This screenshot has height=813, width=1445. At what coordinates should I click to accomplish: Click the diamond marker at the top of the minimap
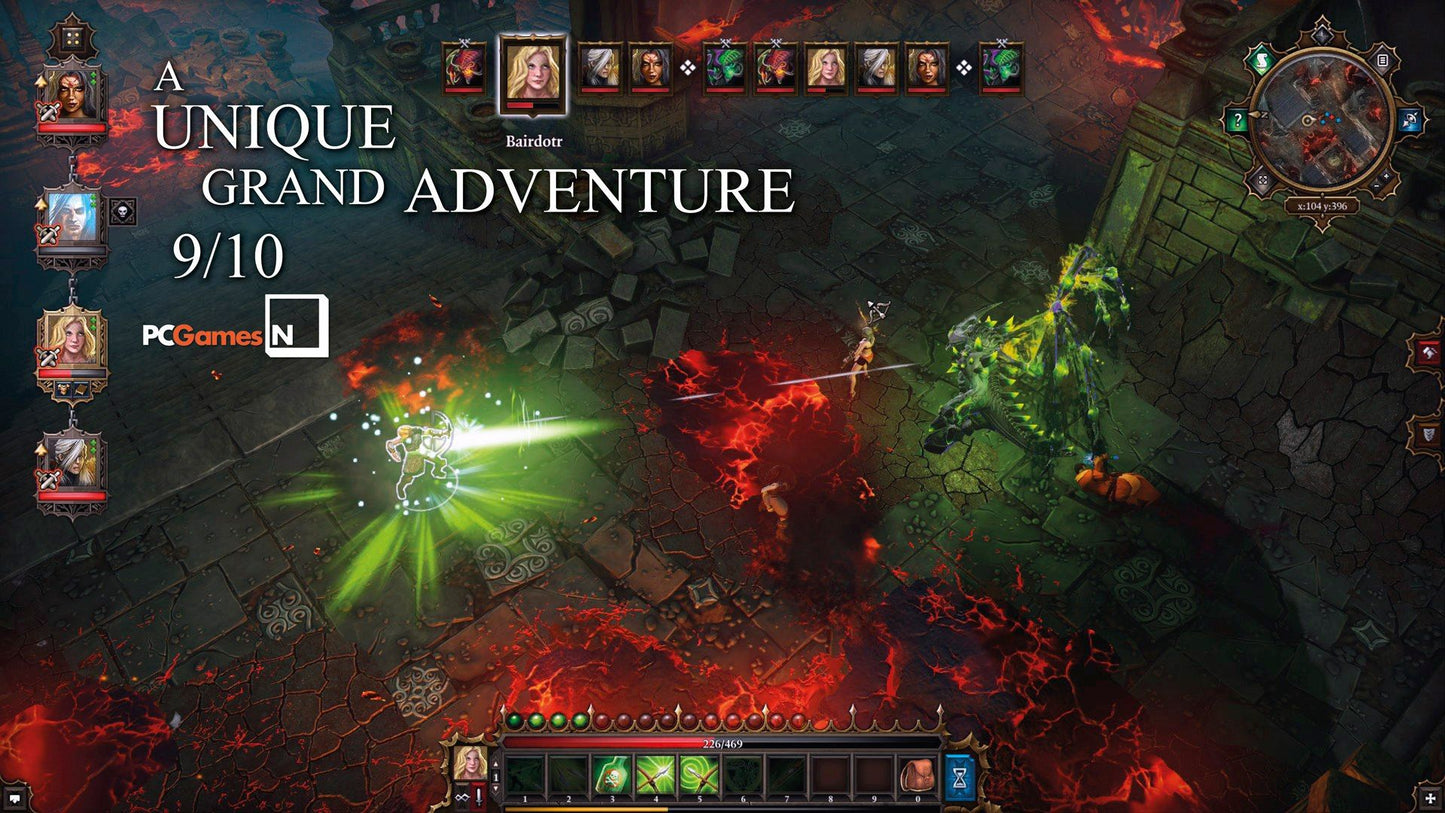pos(1320,34)
